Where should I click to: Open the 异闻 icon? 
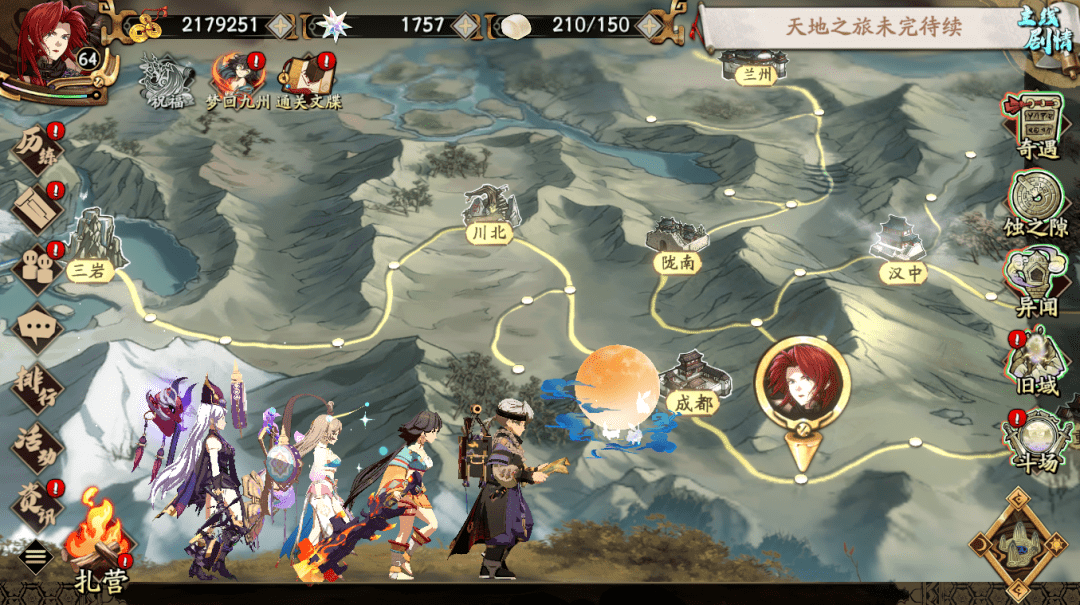(x=1037, y=283)
